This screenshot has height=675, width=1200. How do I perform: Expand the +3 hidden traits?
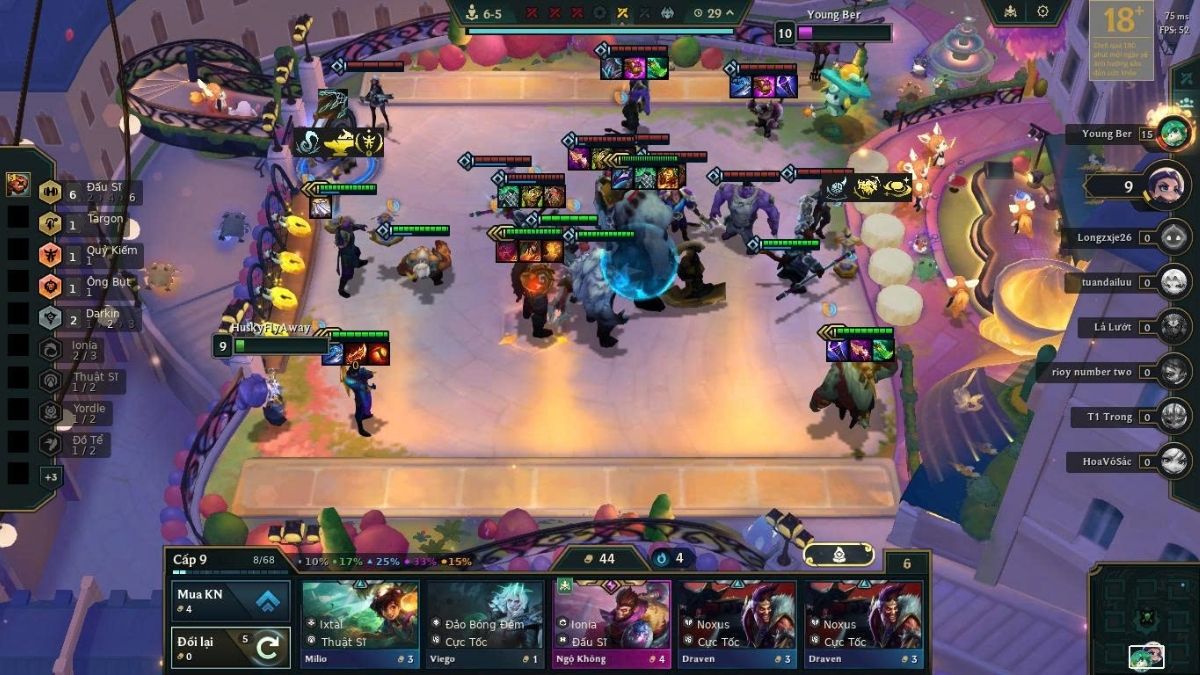click(50, 477)
